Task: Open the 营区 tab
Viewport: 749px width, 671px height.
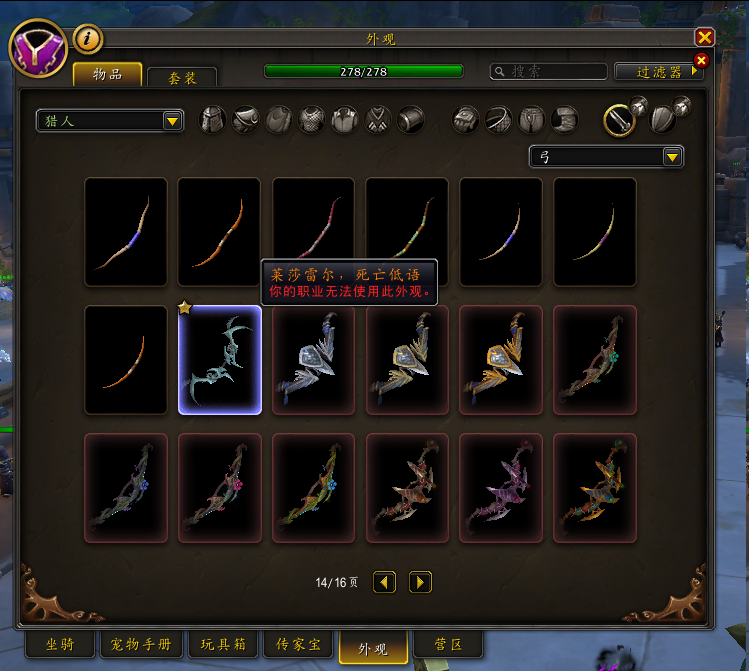Action: pyautogui.click(x=446, y=644)
